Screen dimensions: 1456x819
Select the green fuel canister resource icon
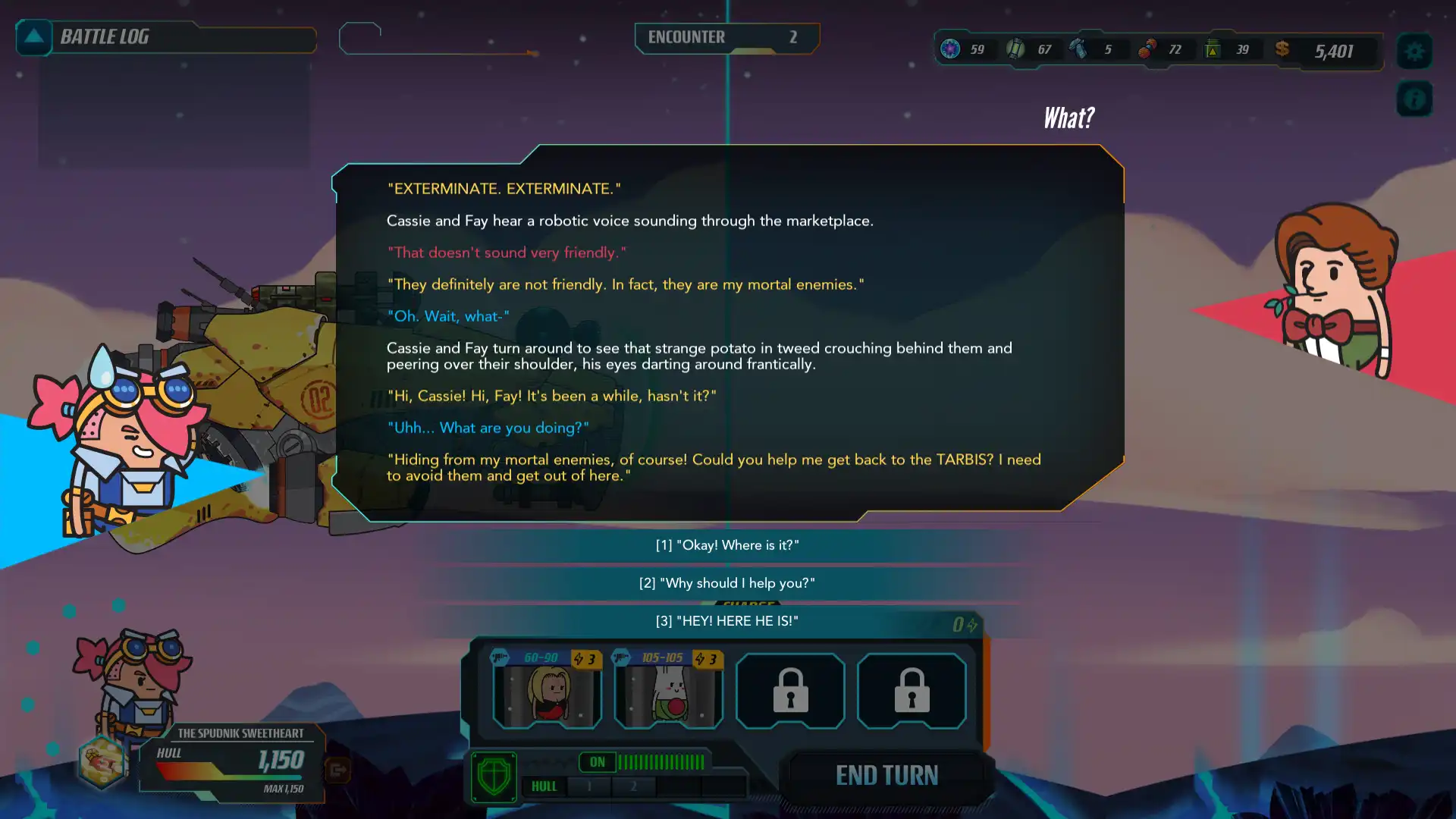point(1212,49)
